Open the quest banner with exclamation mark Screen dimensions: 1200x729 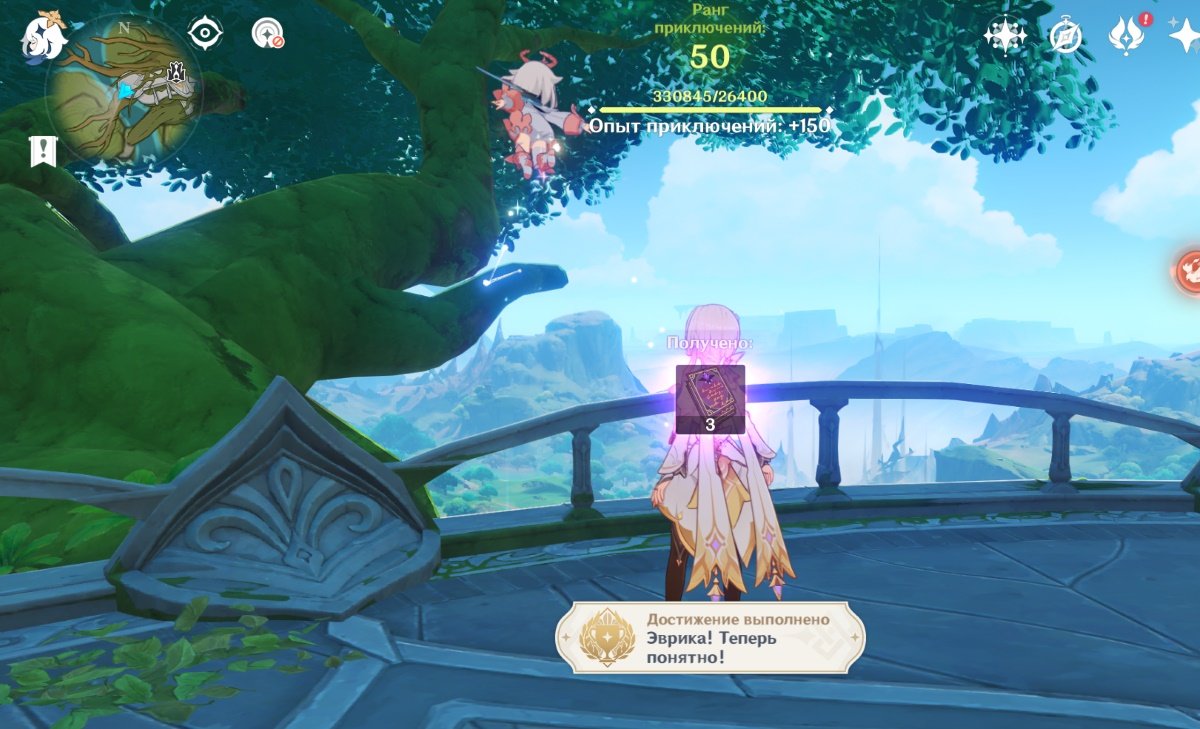(43, 151)
